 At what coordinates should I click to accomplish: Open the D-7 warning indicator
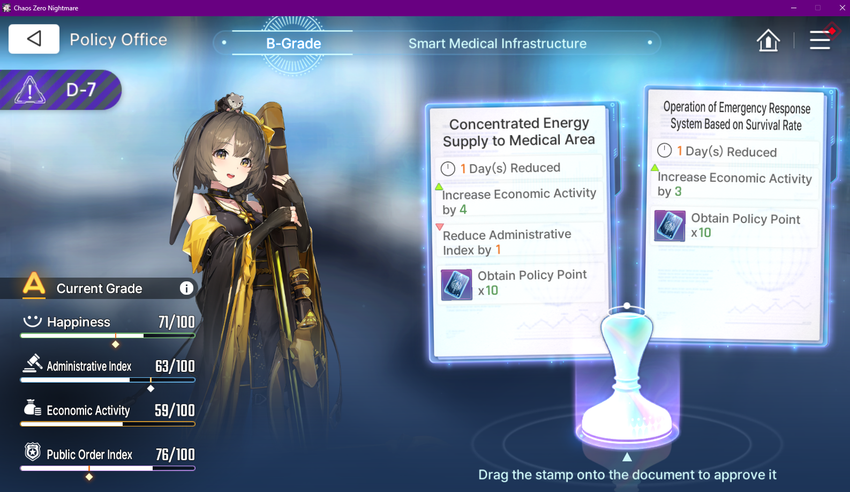pos(62,90)
